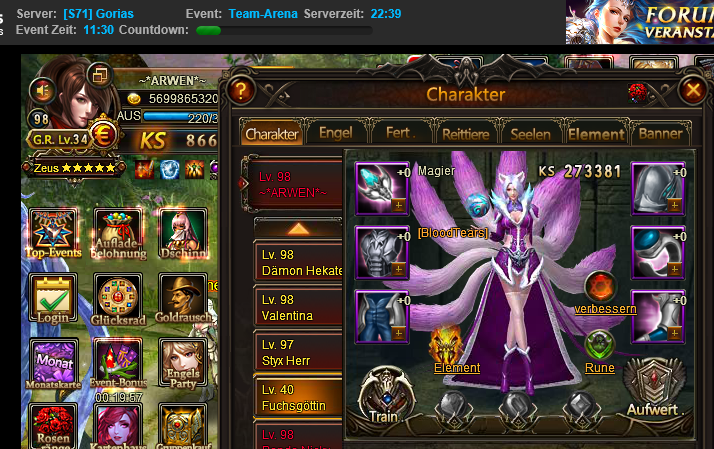
Task: Switch to the Engel tab
Action: (335, 133)
